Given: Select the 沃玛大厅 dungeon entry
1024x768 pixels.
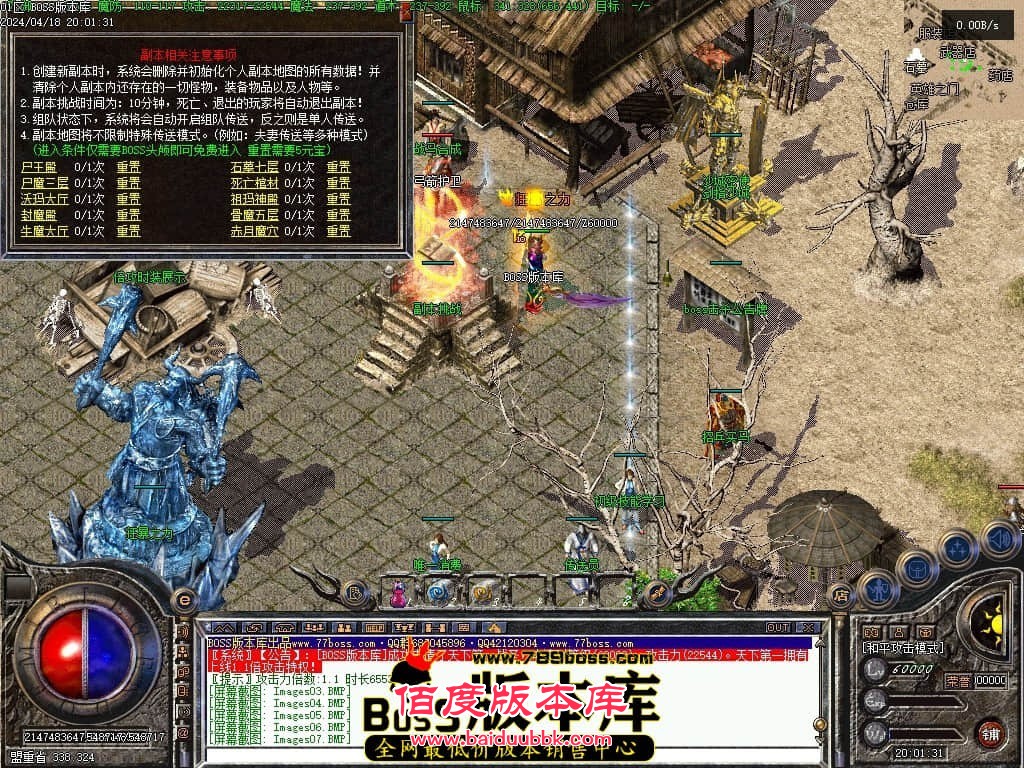Looking at the screenshot, I should point(45,199).
